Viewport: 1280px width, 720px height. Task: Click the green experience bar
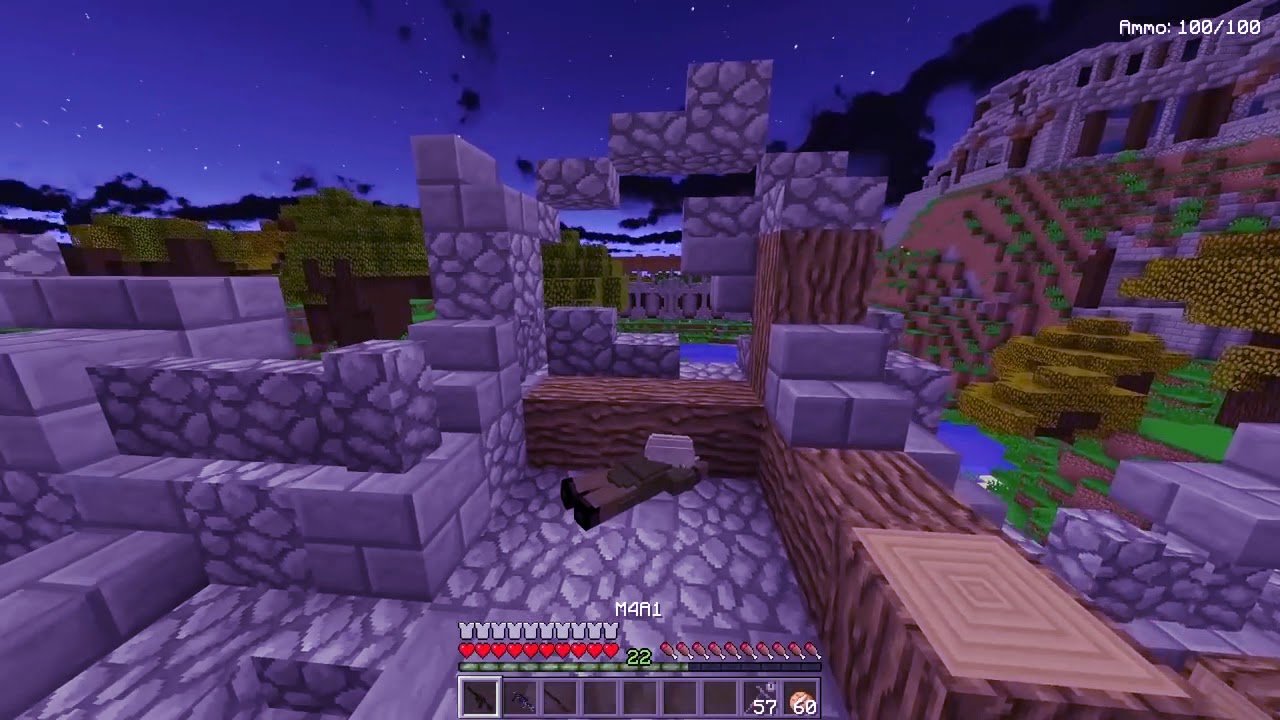[x=560, y=665]
